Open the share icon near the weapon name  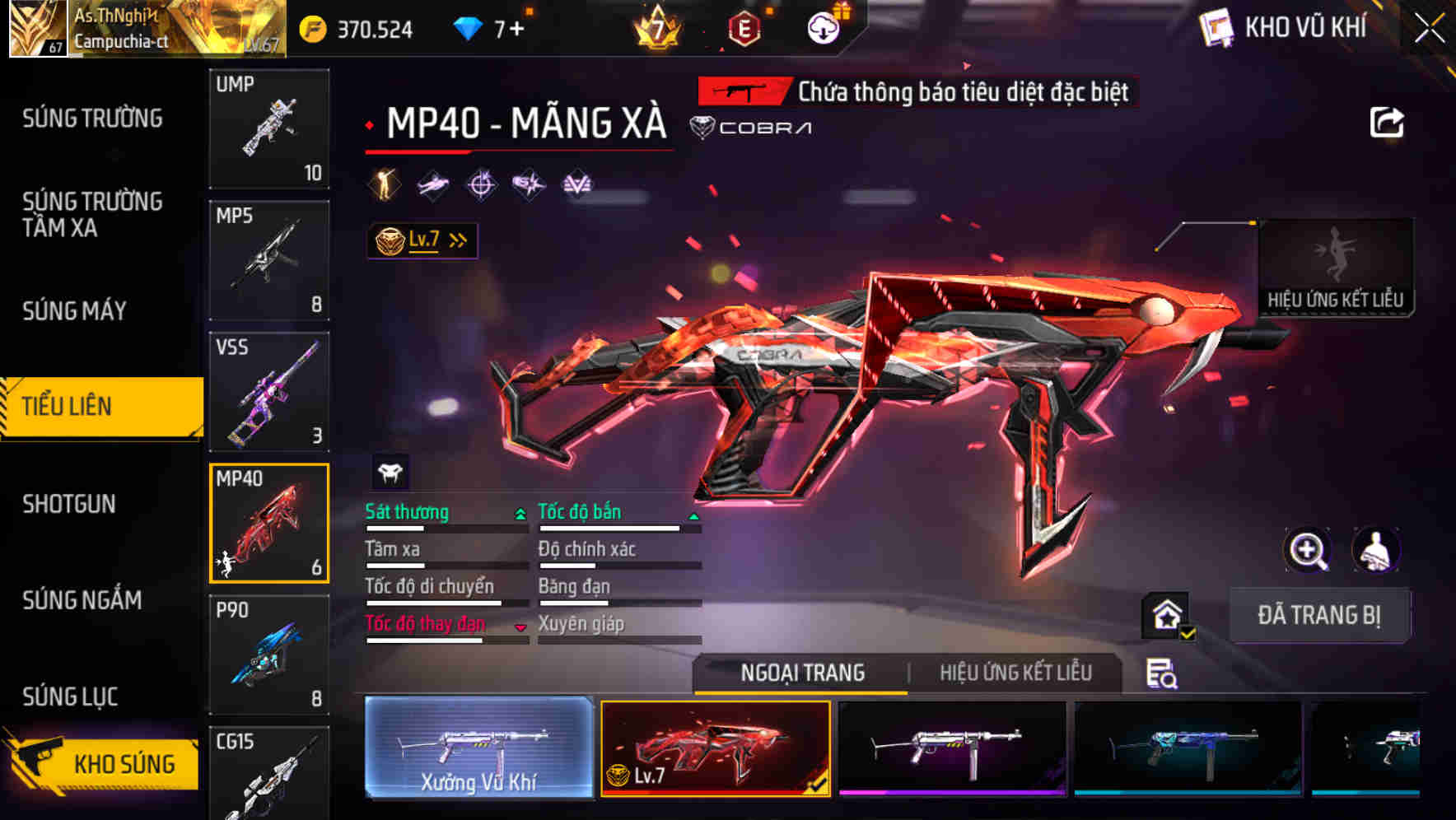(1388, 122)
